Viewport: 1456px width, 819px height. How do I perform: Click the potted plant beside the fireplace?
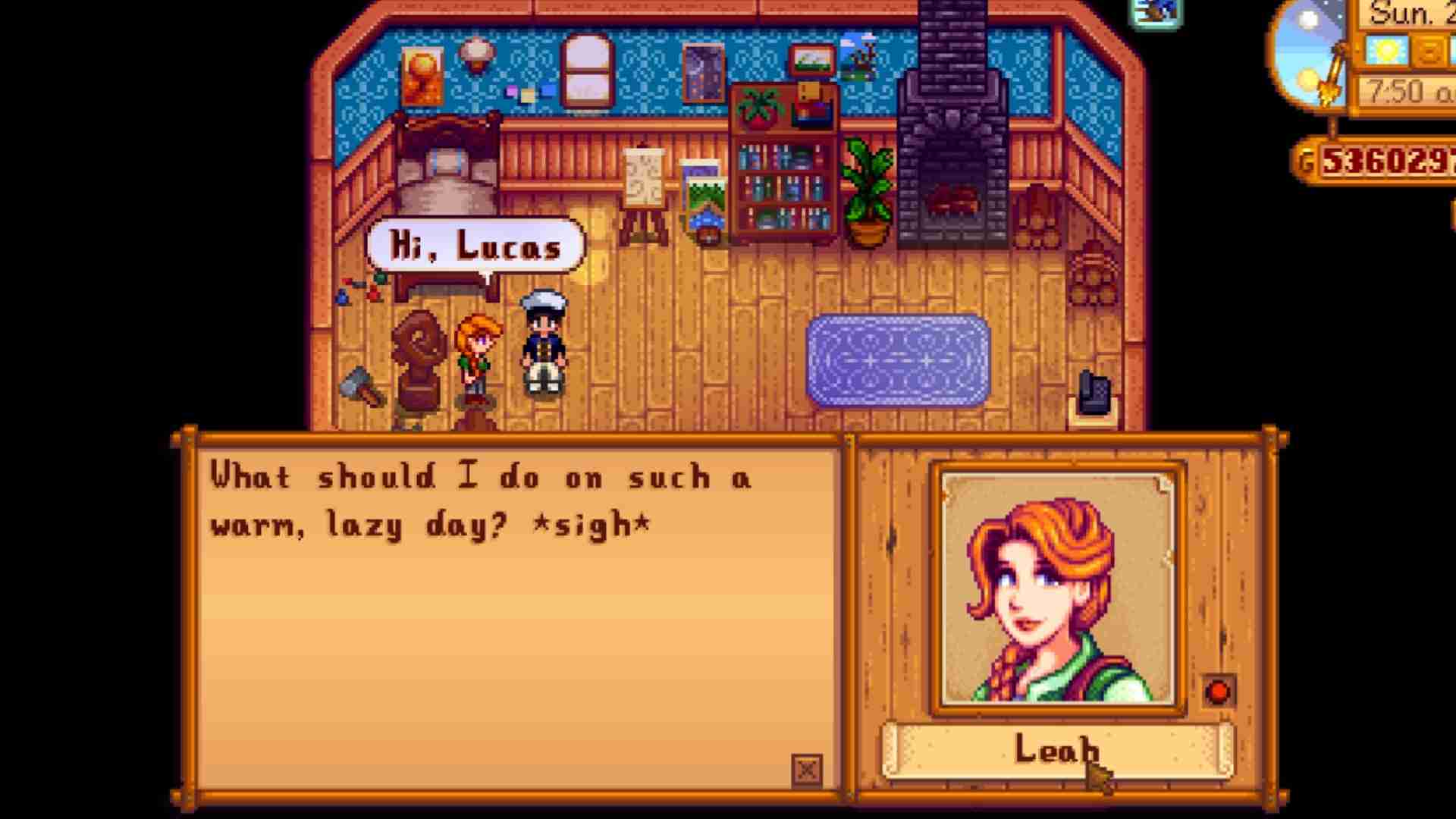(872, 190)
